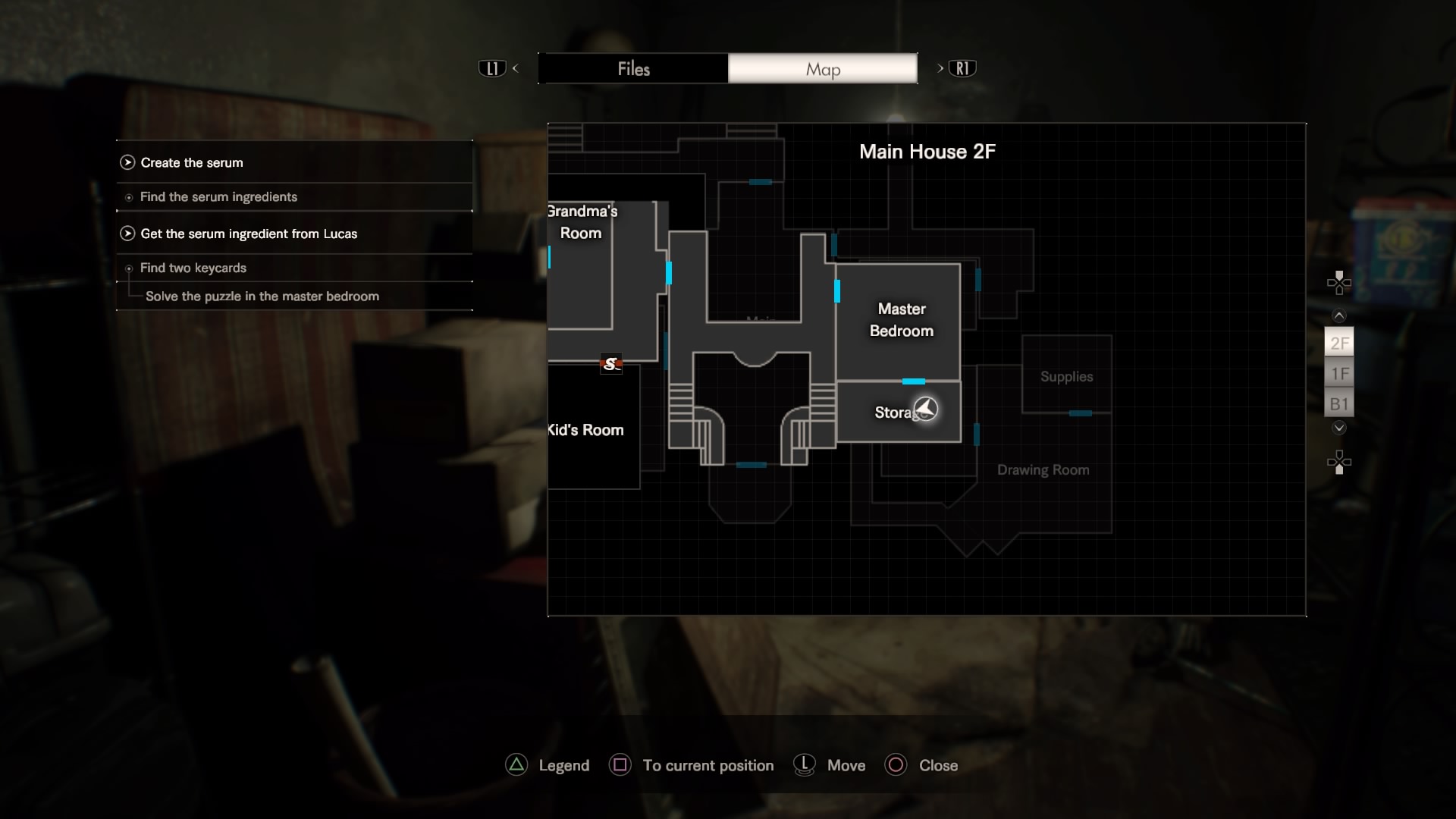Screen dimensions: 1456x819
Task: Open Get the serum ingredient from Lucas objective
Action: [249, 234]
